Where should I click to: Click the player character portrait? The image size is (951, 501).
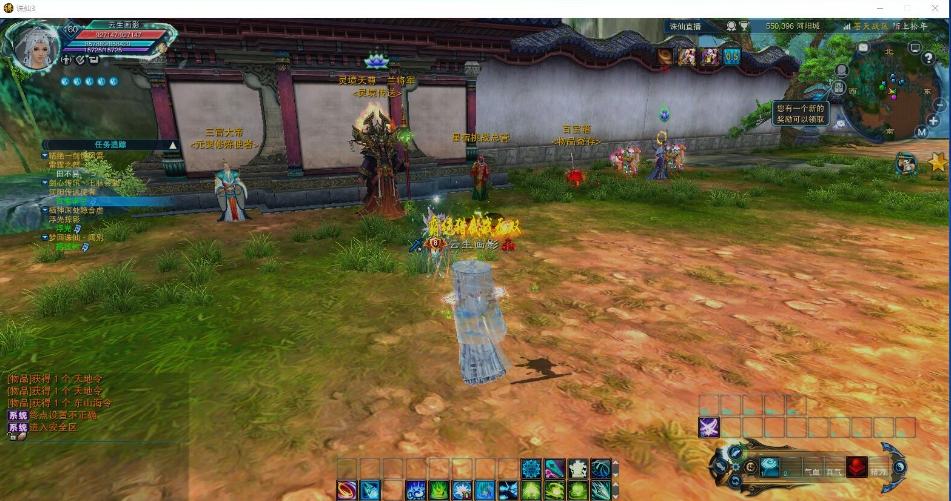point(33,44)
